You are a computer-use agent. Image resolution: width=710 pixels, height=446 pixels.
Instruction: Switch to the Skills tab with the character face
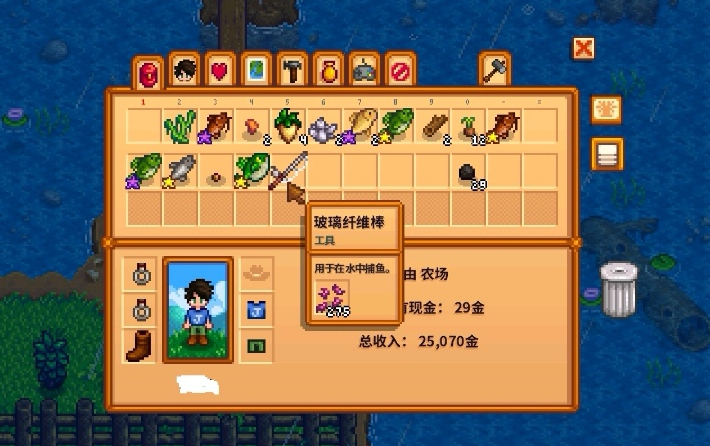point(183,71)
